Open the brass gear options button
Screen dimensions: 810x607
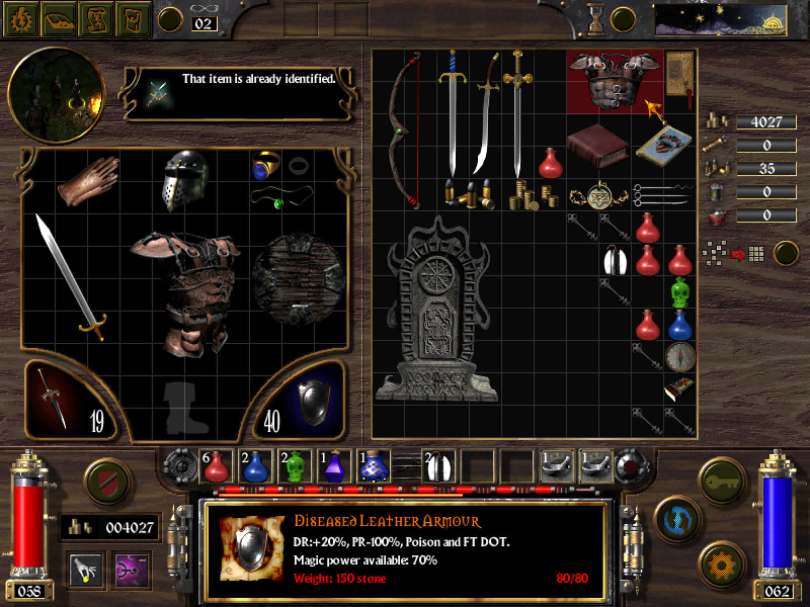coord(722,564)
